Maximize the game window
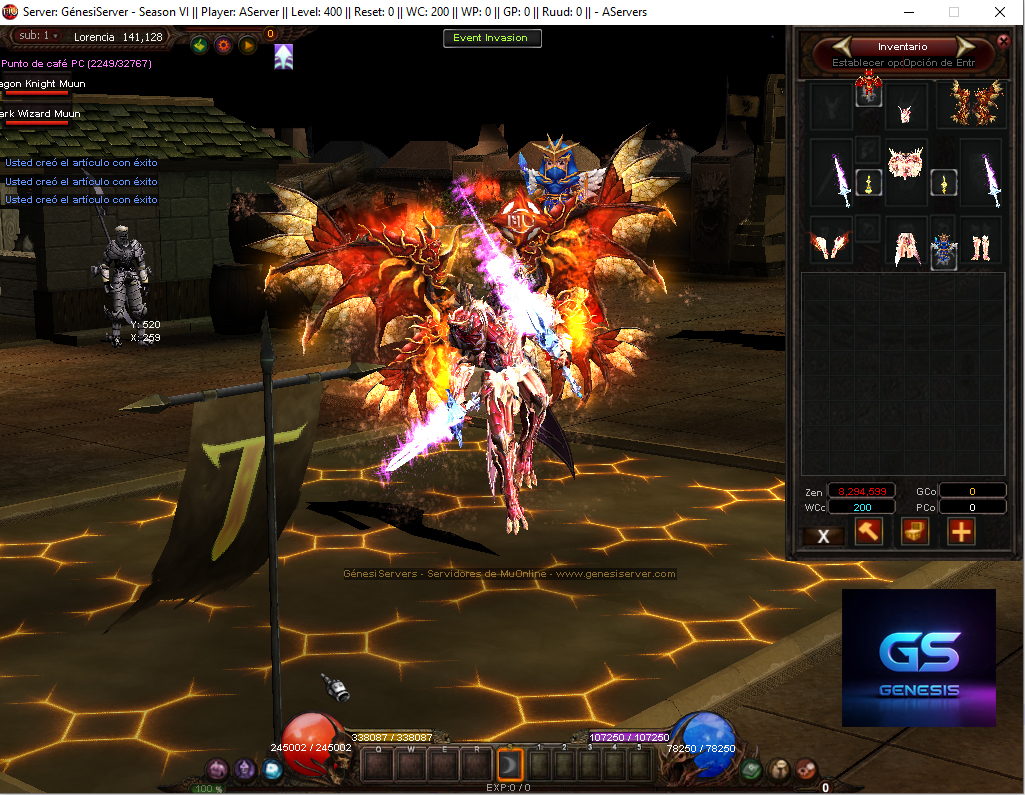The image size is (1025, 795). pos(953,12)
